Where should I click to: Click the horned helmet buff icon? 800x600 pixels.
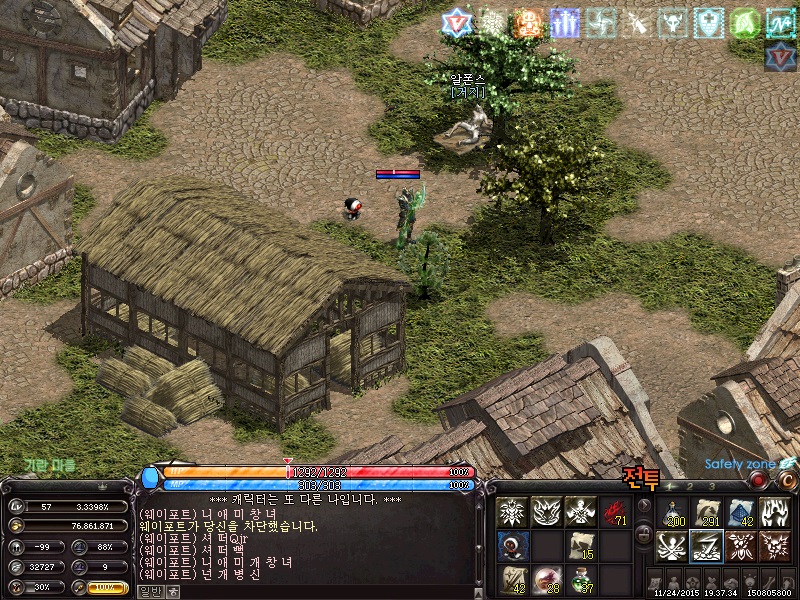tap(673, 23)
